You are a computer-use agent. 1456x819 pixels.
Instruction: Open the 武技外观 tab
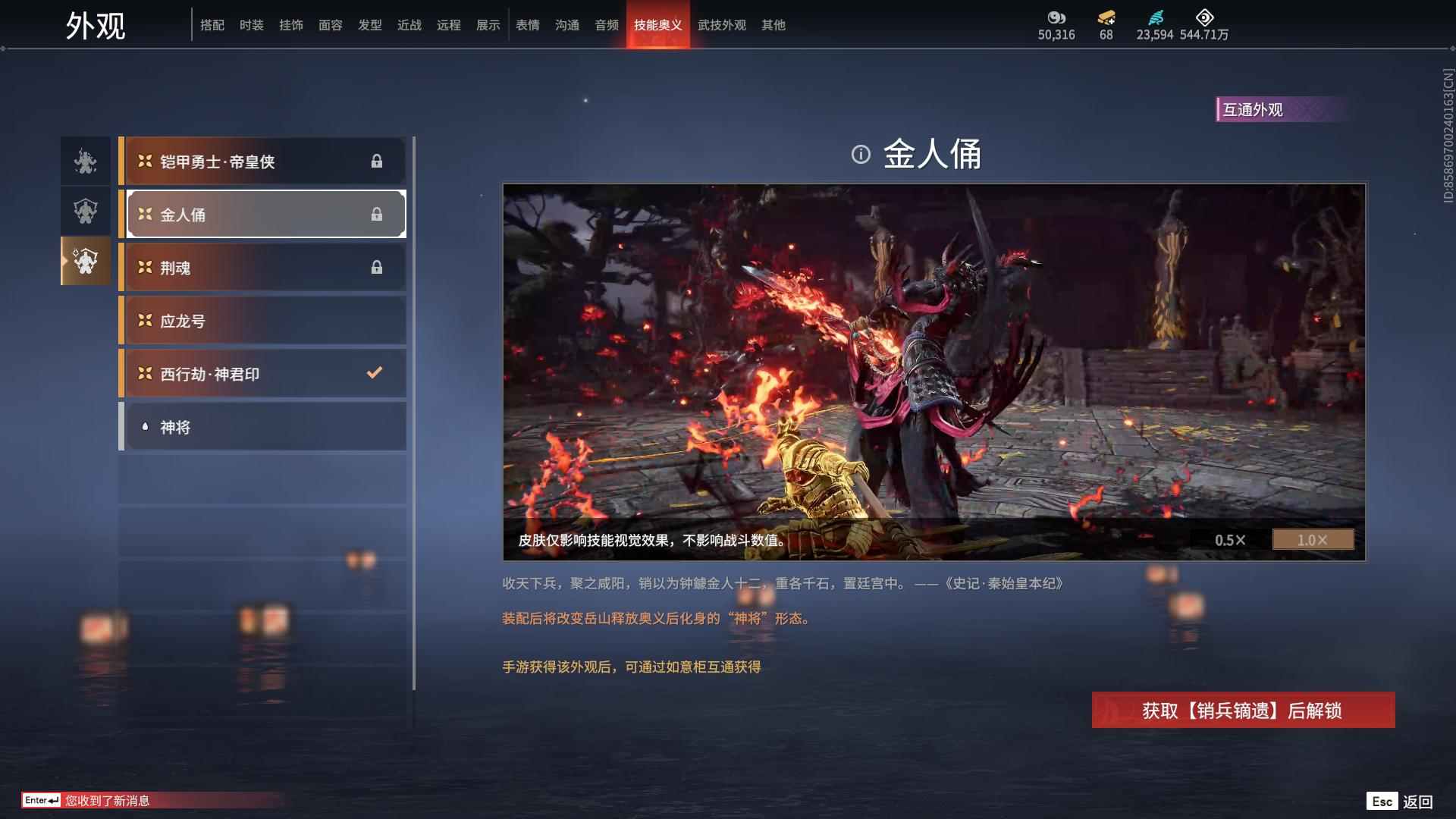coord(722,25)
